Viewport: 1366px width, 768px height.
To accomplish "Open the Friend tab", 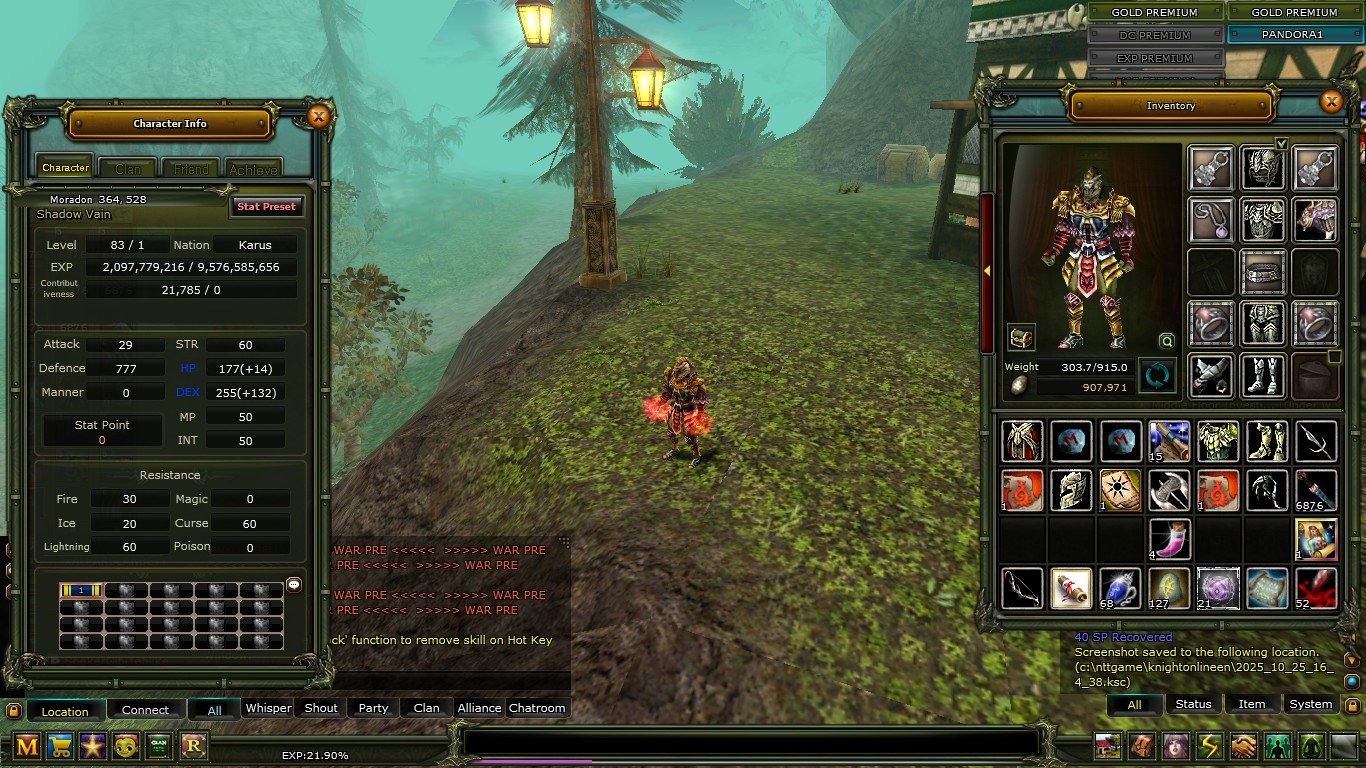I will [x=191, y=169].
